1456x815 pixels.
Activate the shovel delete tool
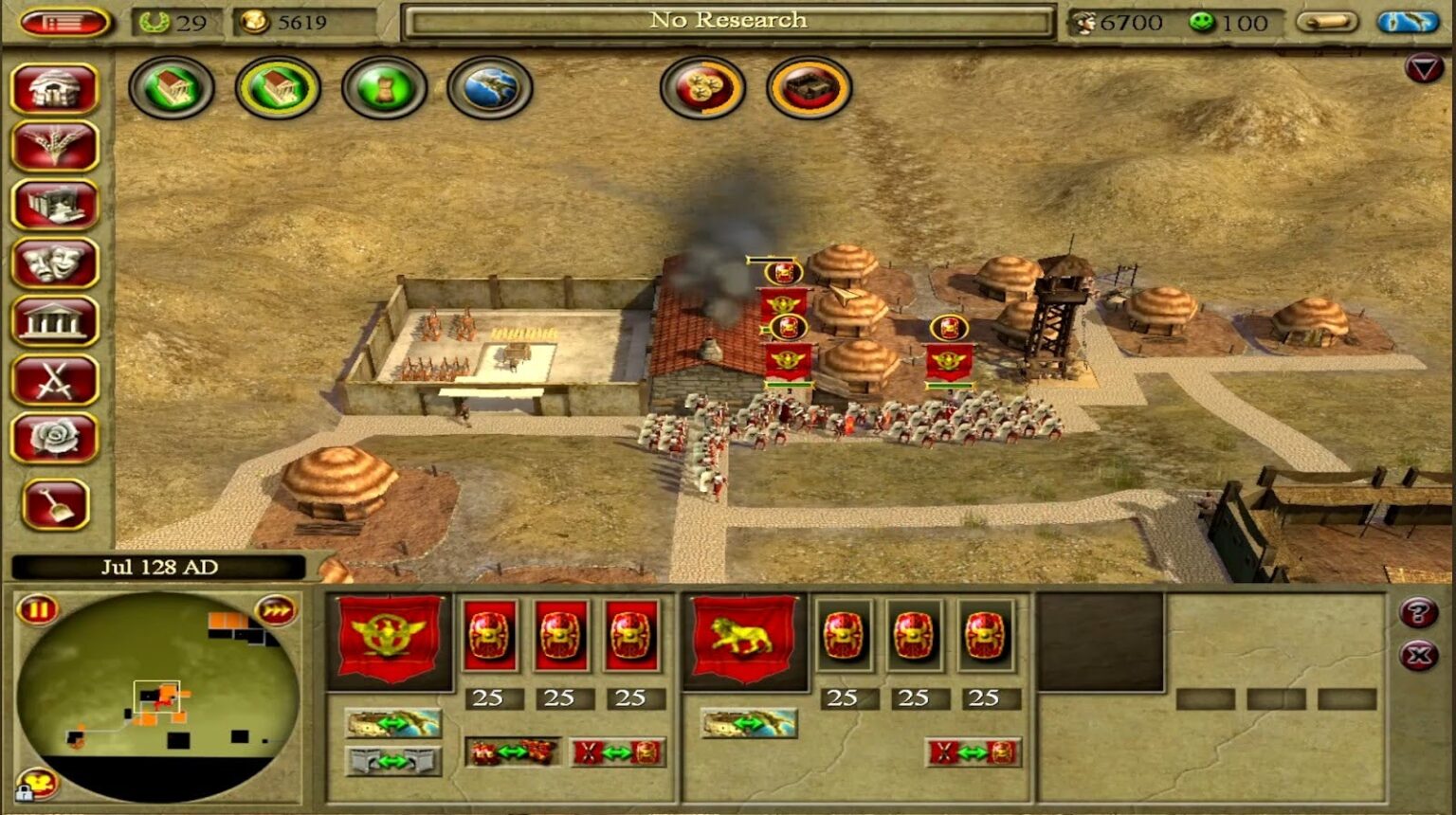[x=56, y=503]
